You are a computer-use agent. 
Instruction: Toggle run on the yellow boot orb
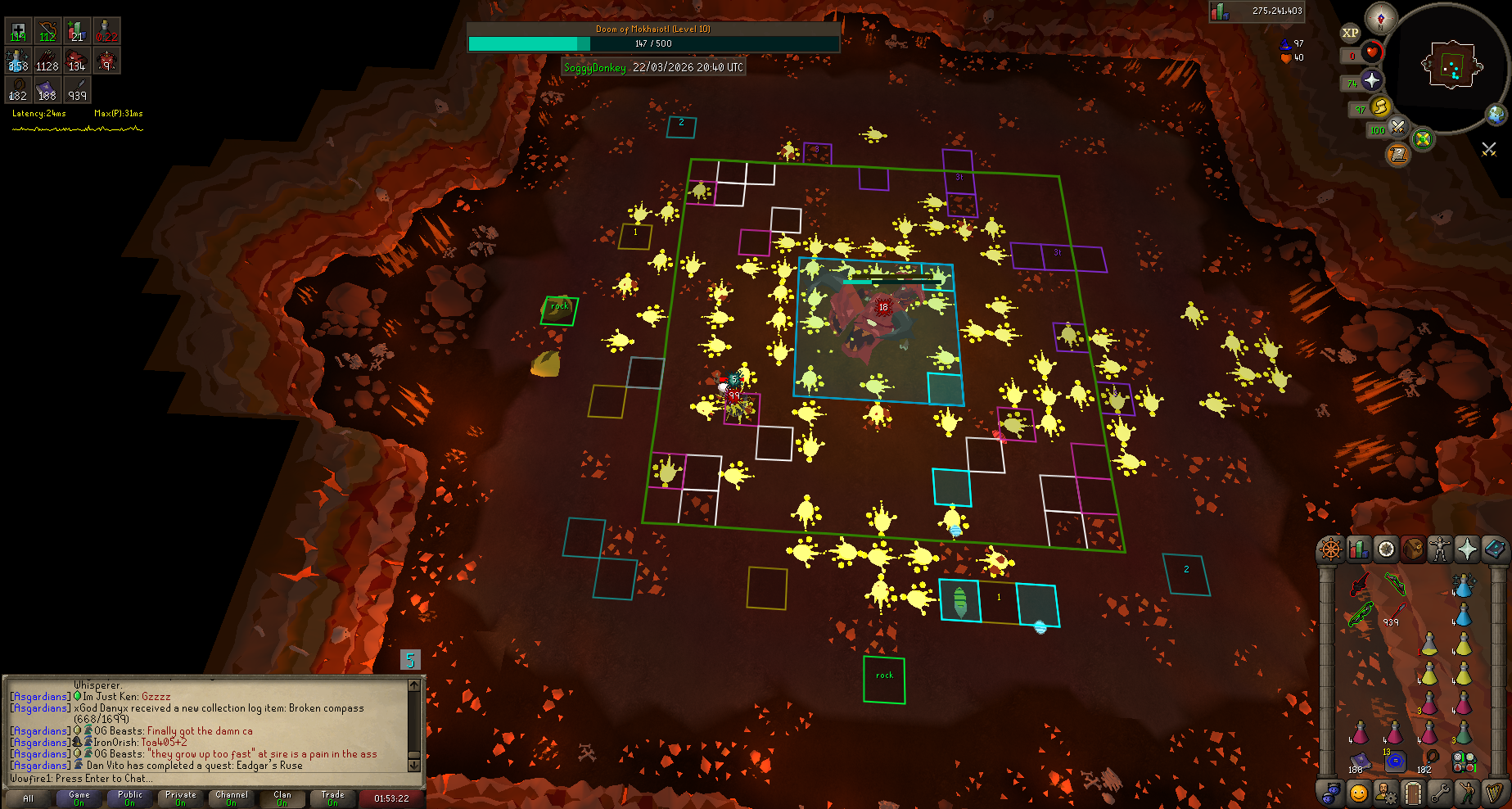pyautogui.click(x=1380, y=106)
